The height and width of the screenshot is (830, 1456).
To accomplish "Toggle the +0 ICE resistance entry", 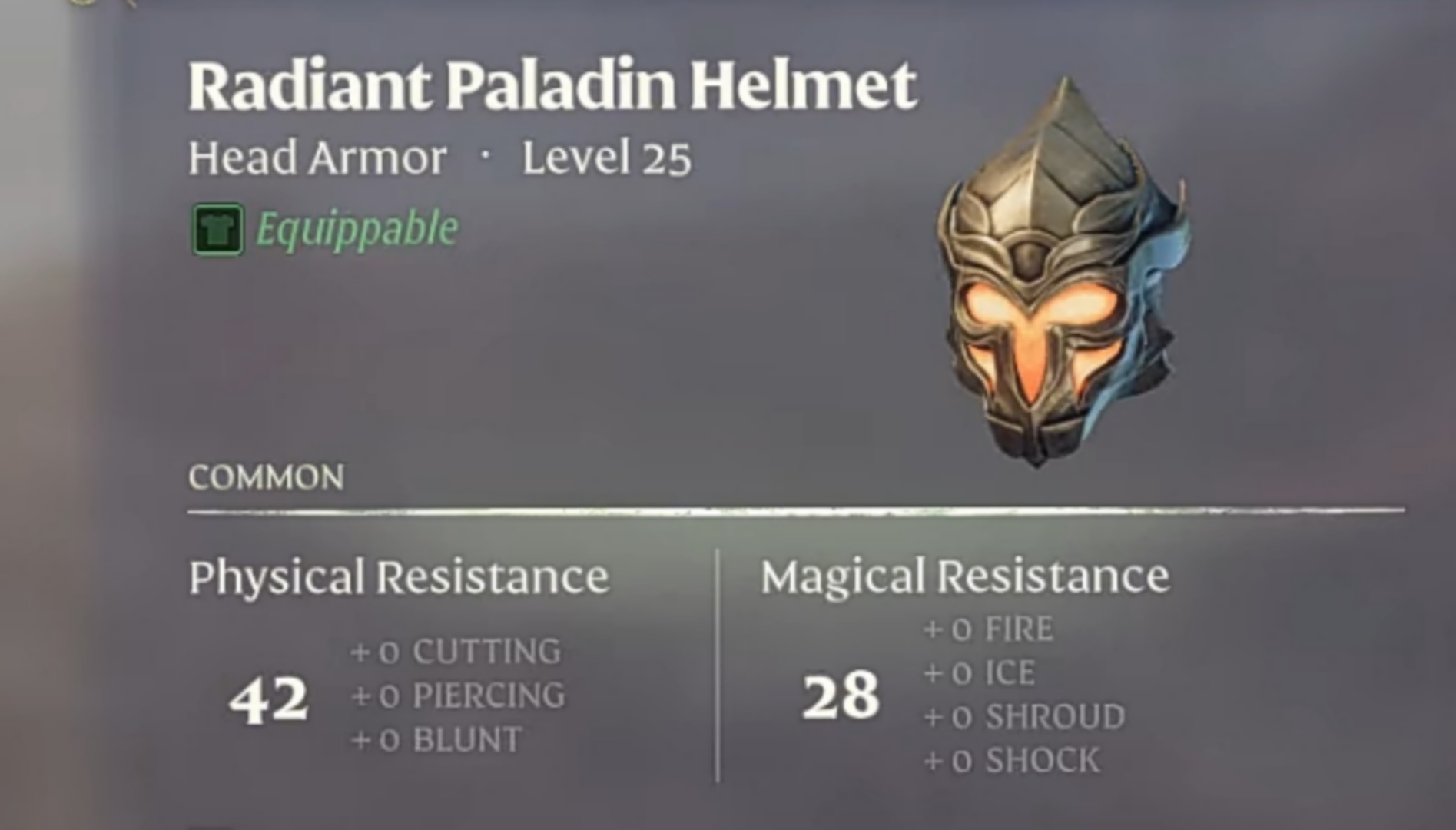I will (x=977, y=672).
